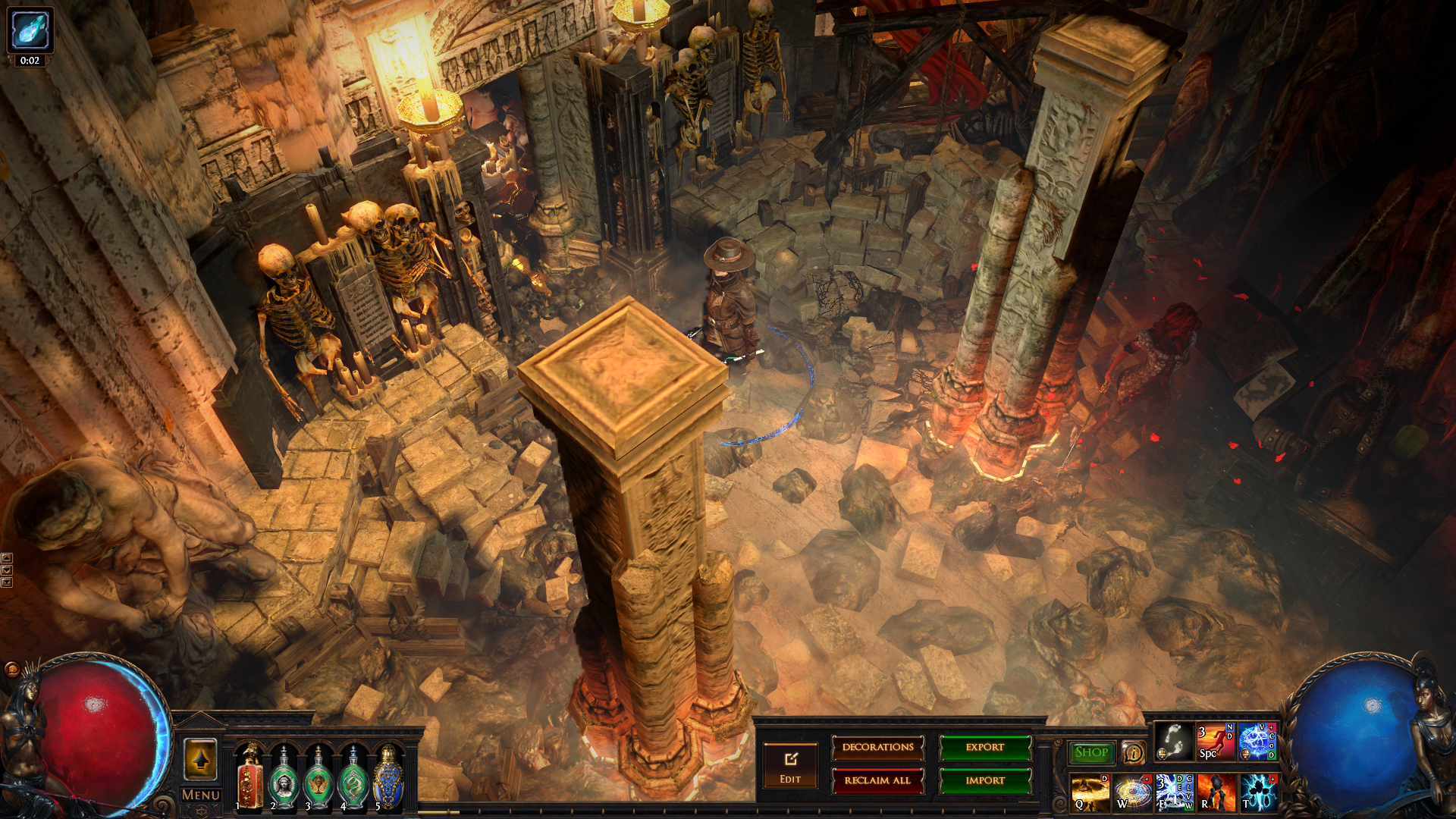This screenshot has width=1456, height=819.
Task: Import a hideout layout
Action: point(985,780)
